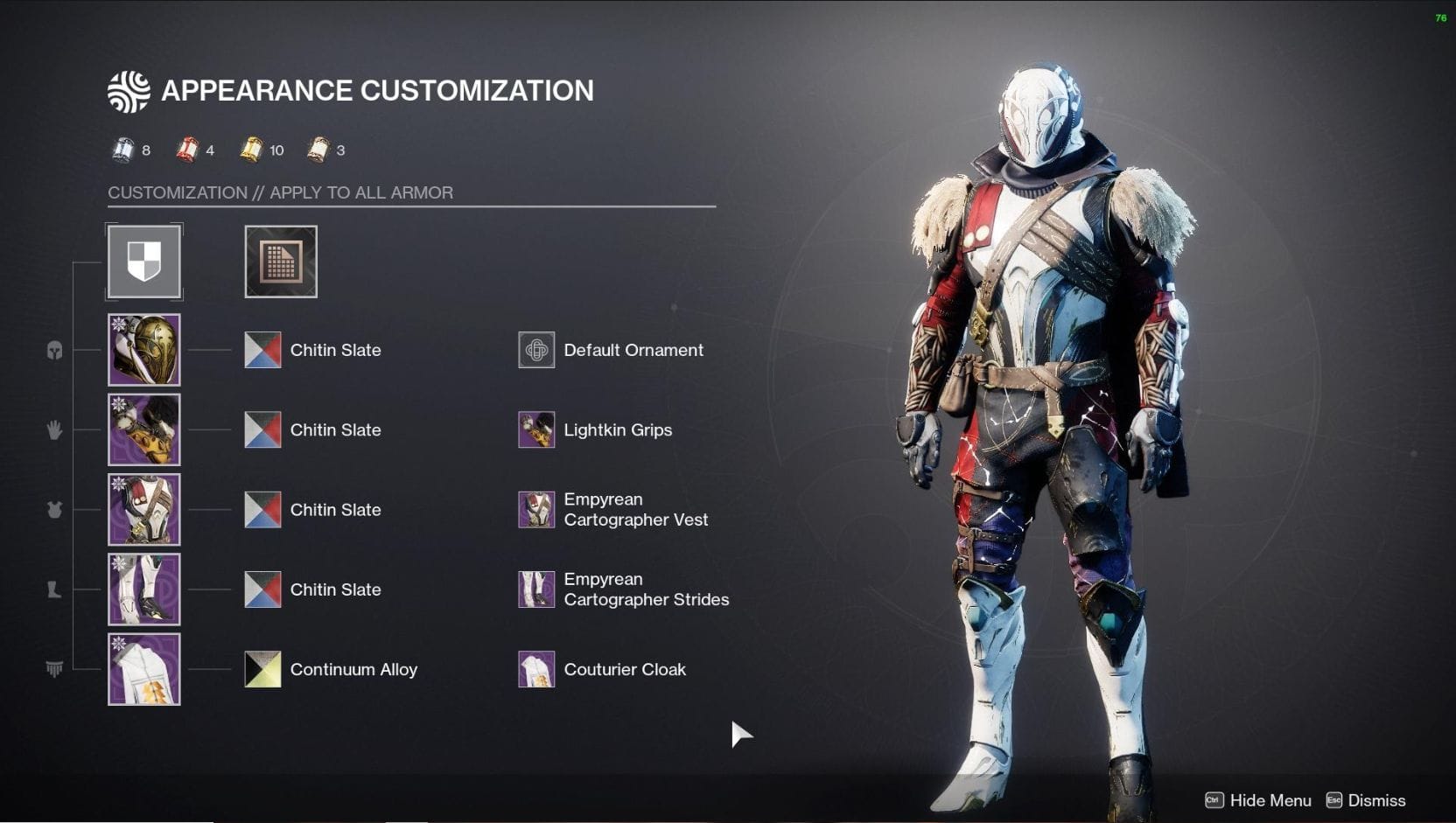
Task: Select the gauntlets slot icon in sidebar
Action: [x=53, y=429]
